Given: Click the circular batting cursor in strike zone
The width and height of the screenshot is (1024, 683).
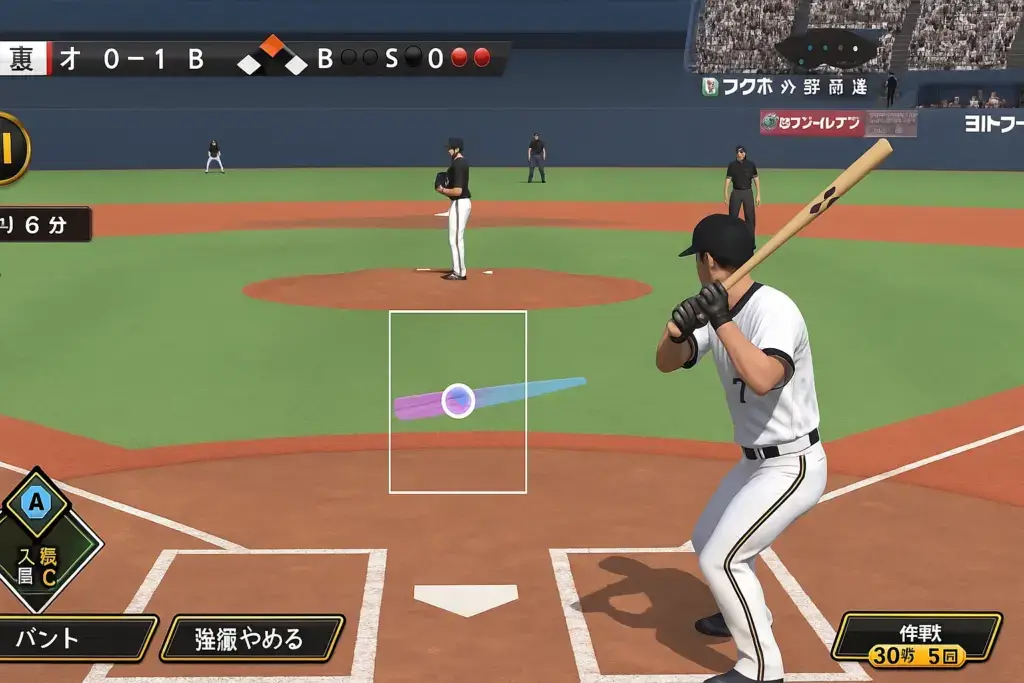Looking at the screenshot, I should [458, 400].
